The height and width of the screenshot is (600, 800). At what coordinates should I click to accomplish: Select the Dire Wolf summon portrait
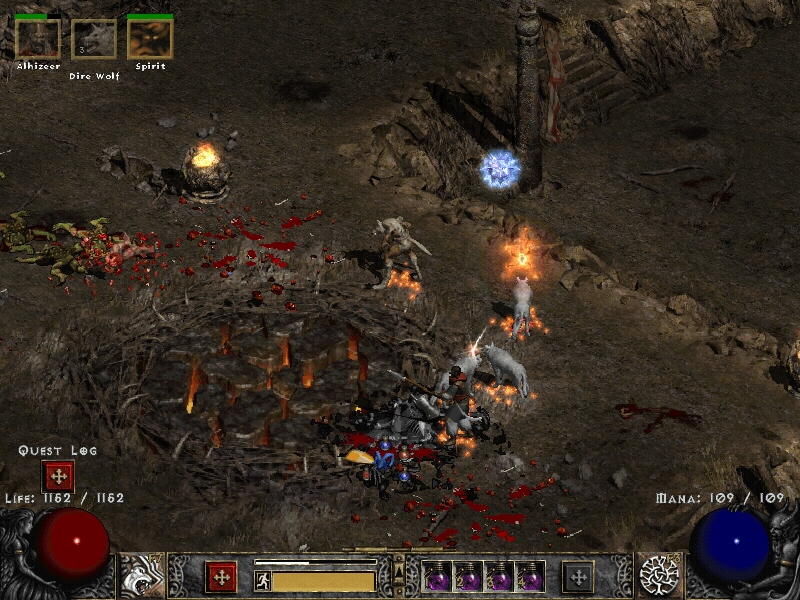94,39
